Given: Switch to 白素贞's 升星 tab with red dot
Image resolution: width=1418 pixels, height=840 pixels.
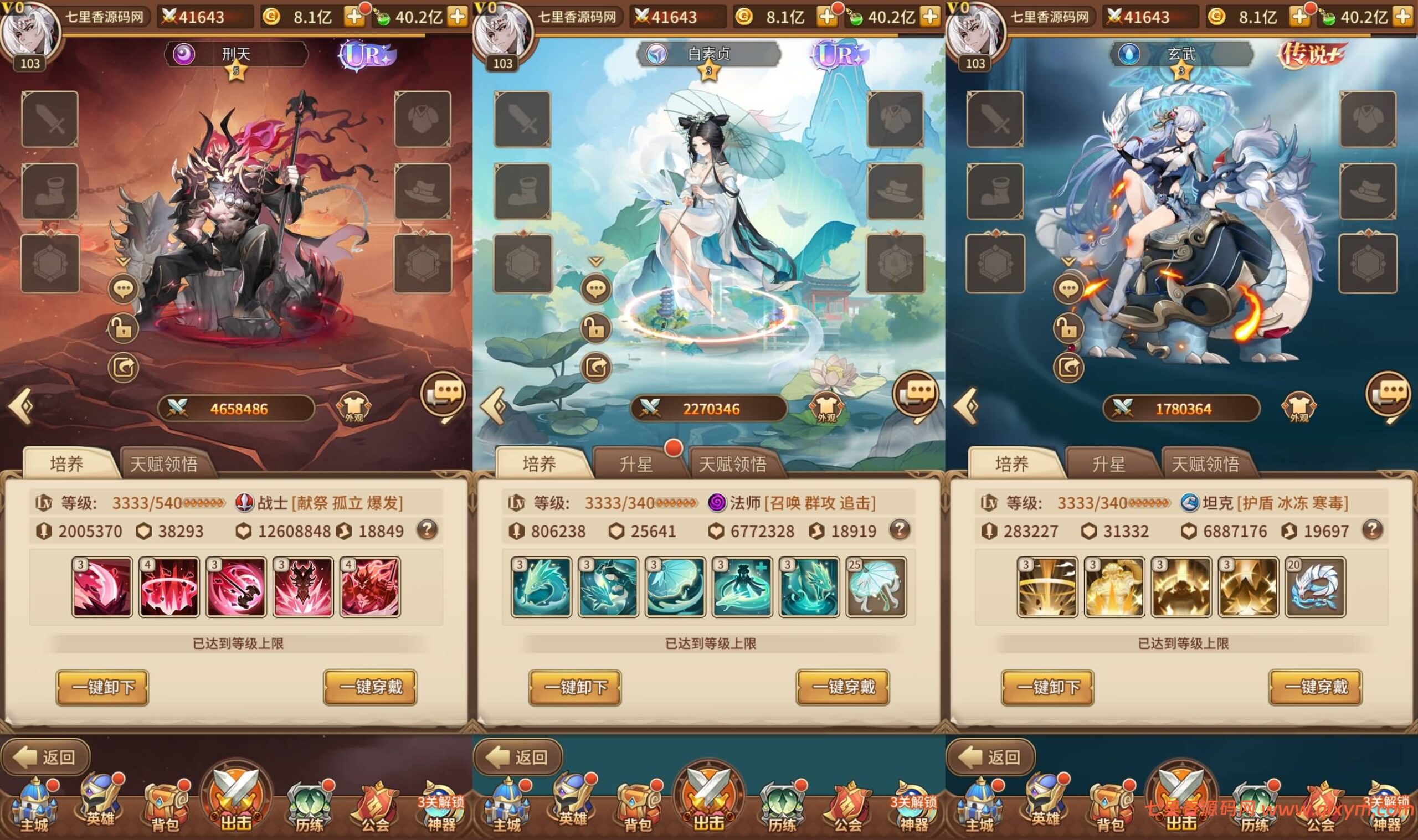Looking at the screenshot, I should coord(637,464).
